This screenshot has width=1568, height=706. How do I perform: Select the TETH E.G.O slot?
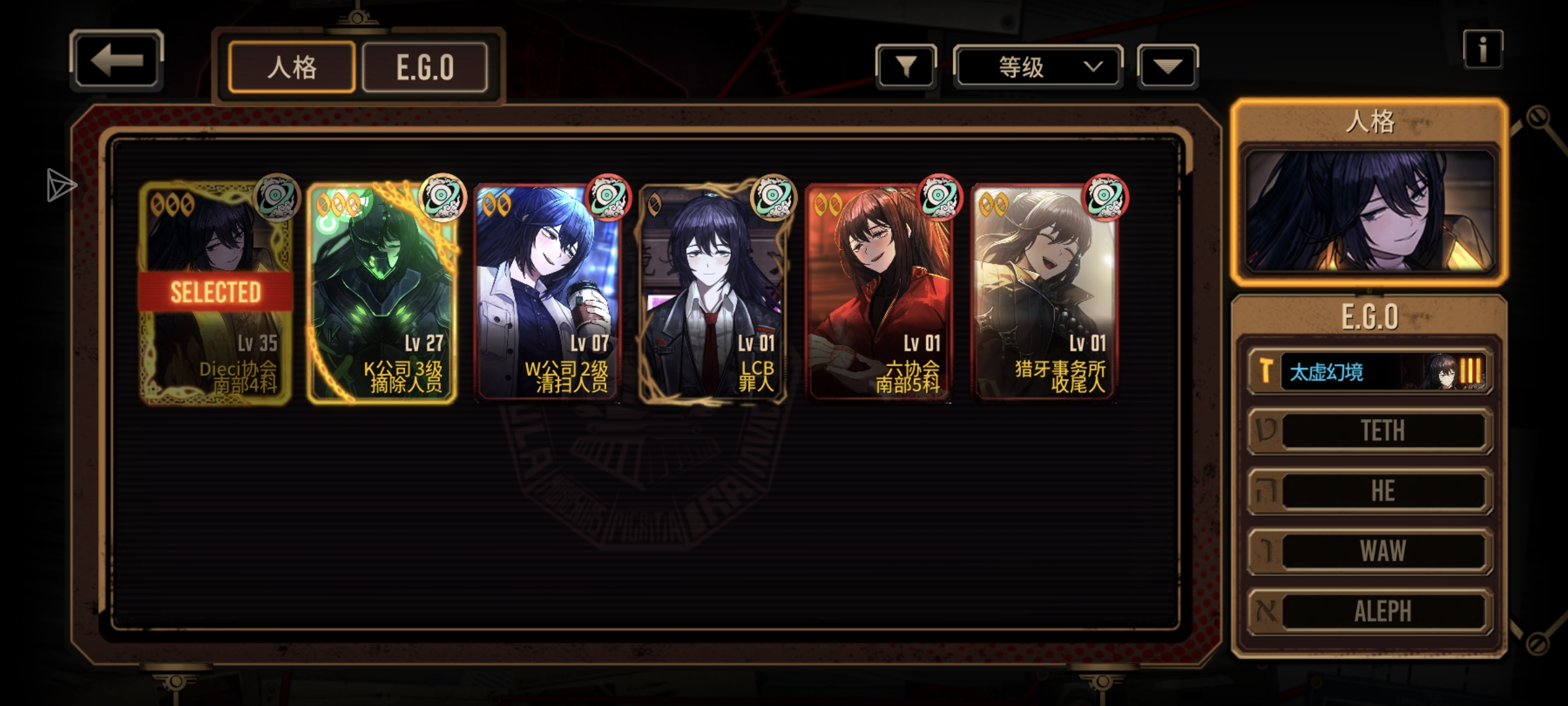[x=1371, y=431]
